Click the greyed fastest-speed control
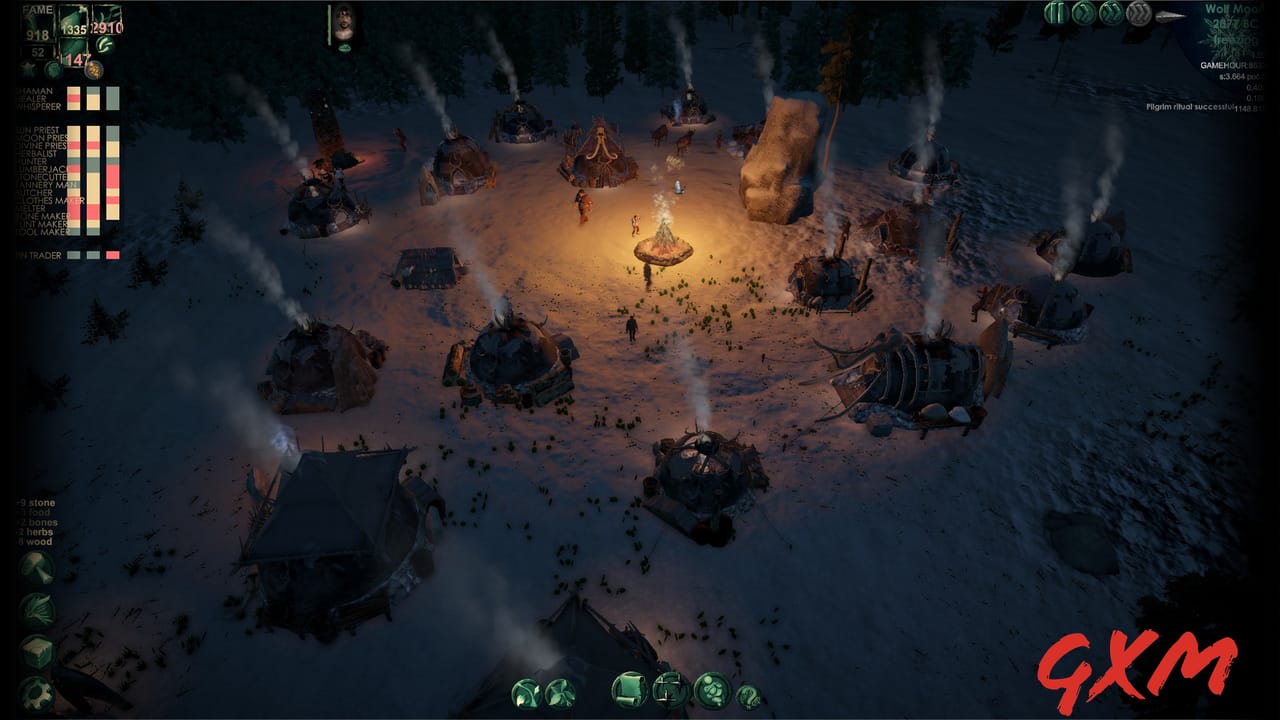Screen dimensions: 1280x720 [x=1137, y=13]
